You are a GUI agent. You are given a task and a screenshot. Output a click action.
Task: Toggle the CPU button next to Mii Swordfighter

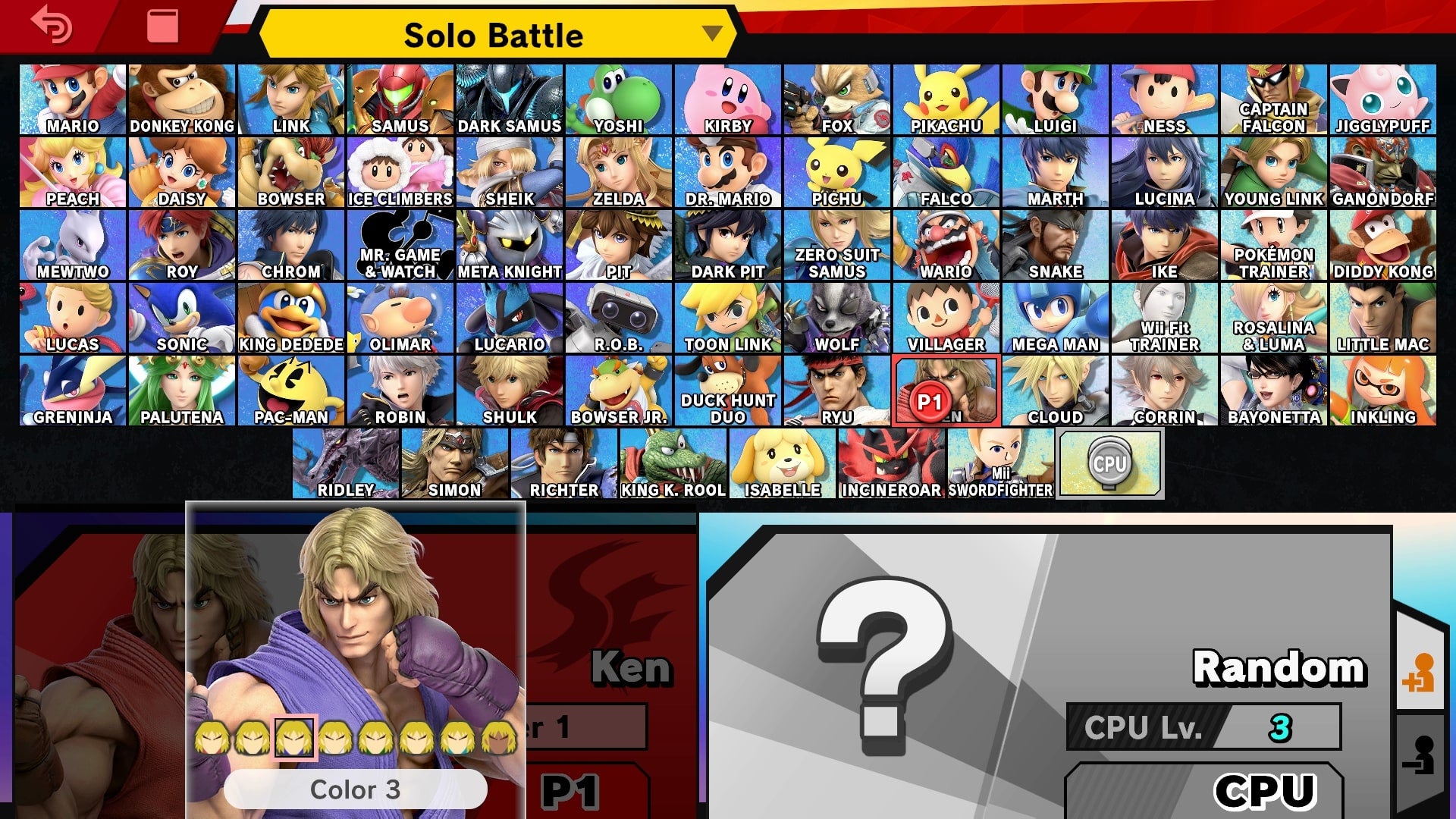[x=1109, y=463]
